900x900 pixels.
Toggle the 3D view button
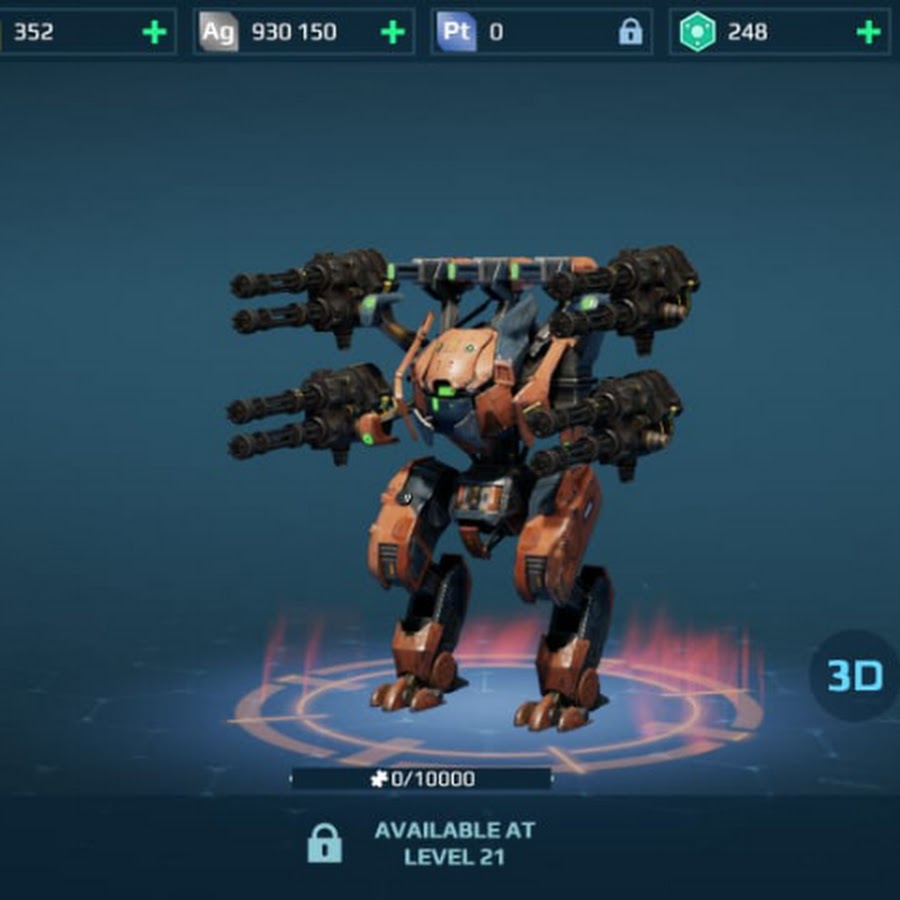855,676
